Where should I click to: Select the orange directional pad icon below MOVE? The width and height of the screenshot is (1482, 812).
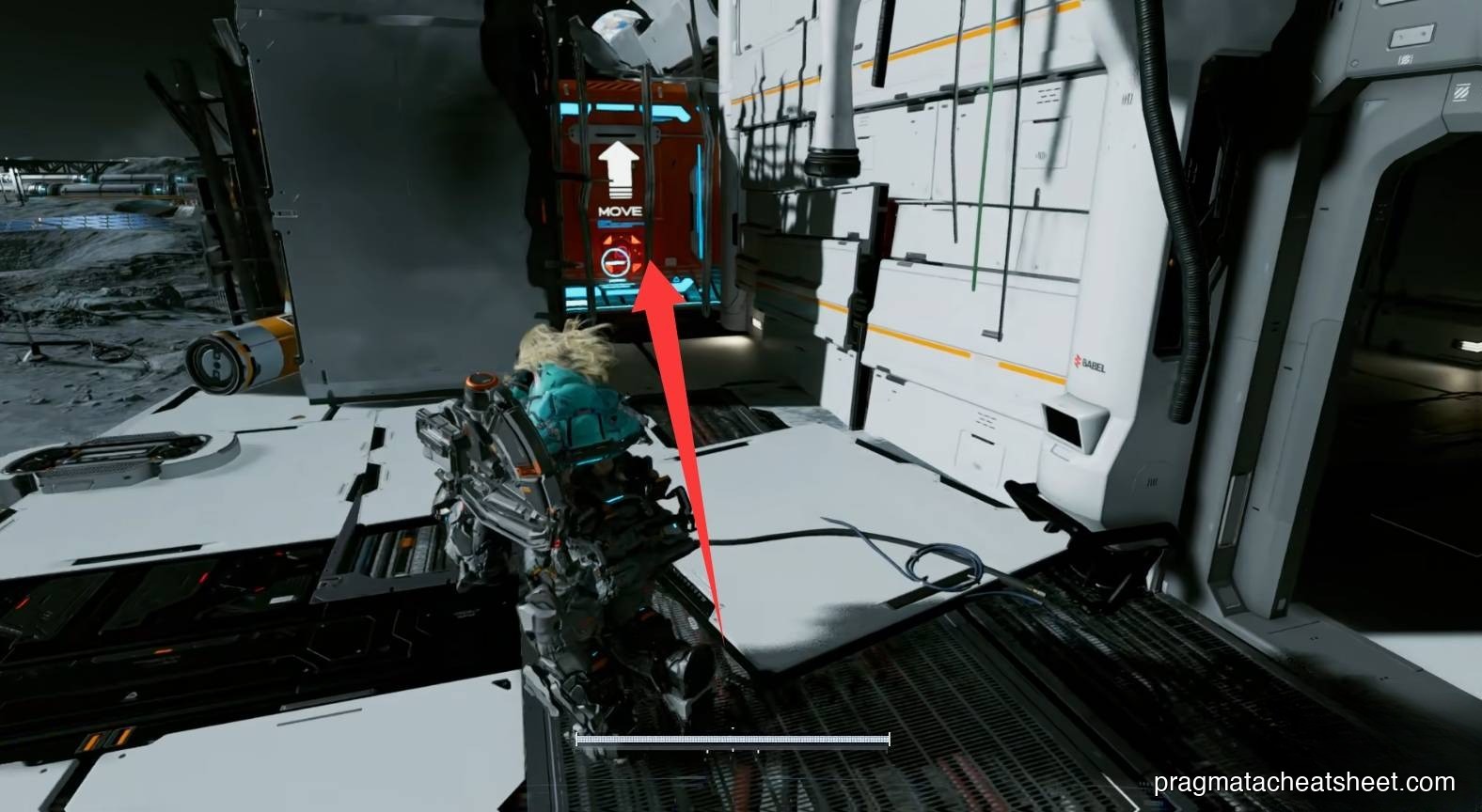pos(621,246)
